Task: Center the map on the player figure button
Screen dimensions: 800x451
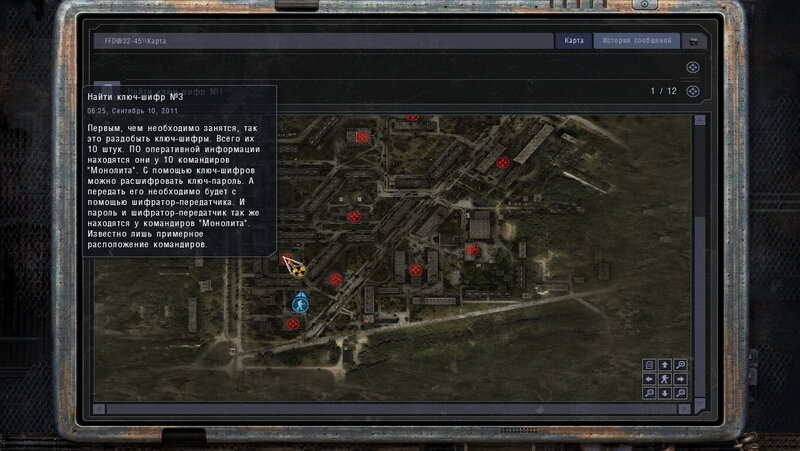Action: pos(664,379)
